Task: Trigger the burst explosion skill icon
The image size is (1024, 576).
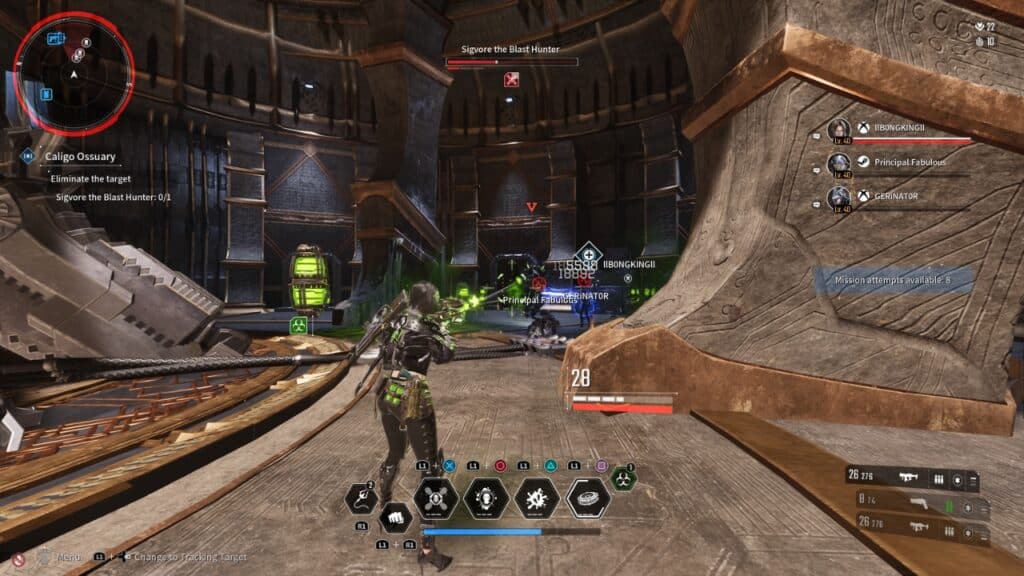Action: pyautogui.click(x=536, y=498)
